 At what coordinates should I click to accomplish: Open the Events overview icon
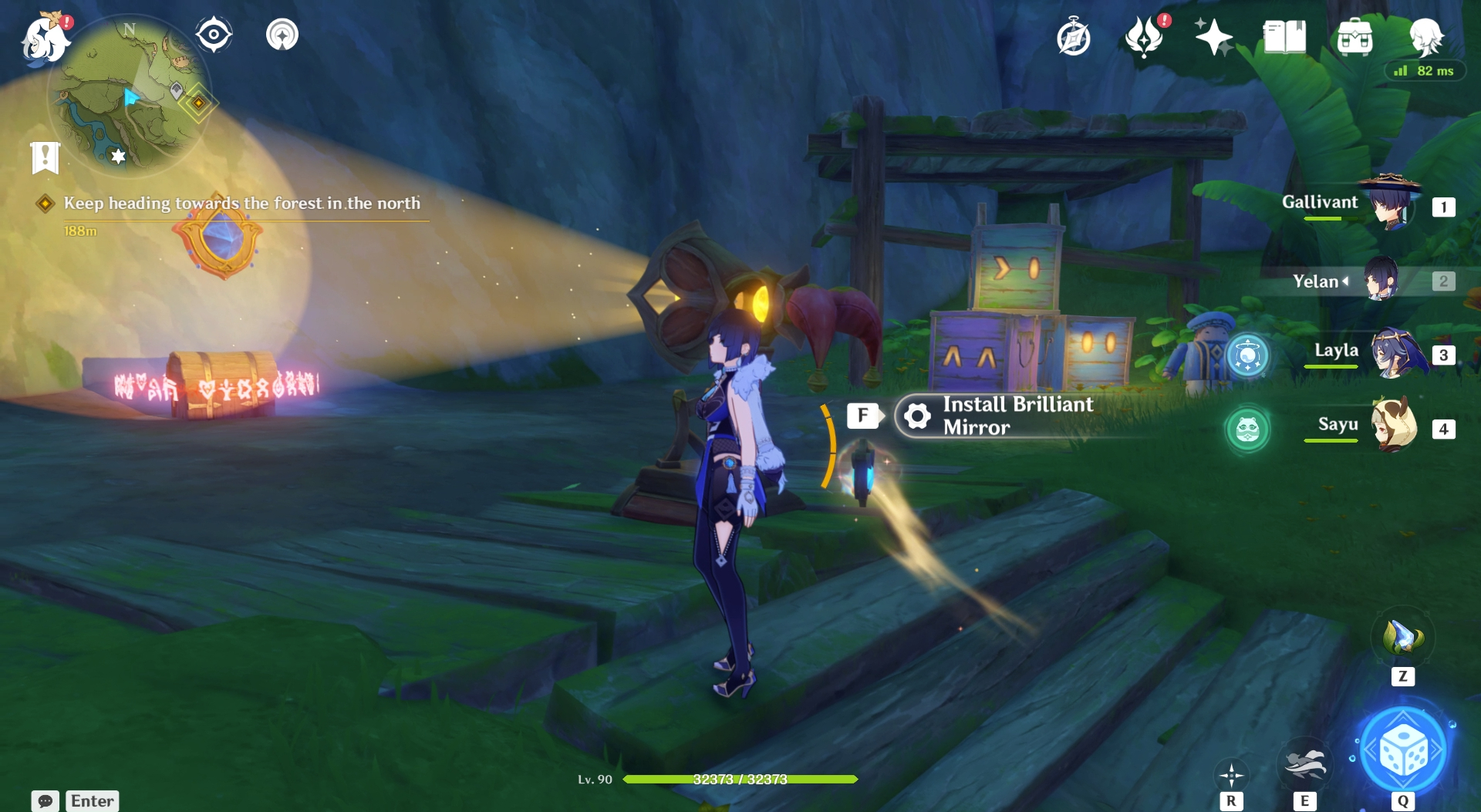(x=1145, y=37)
